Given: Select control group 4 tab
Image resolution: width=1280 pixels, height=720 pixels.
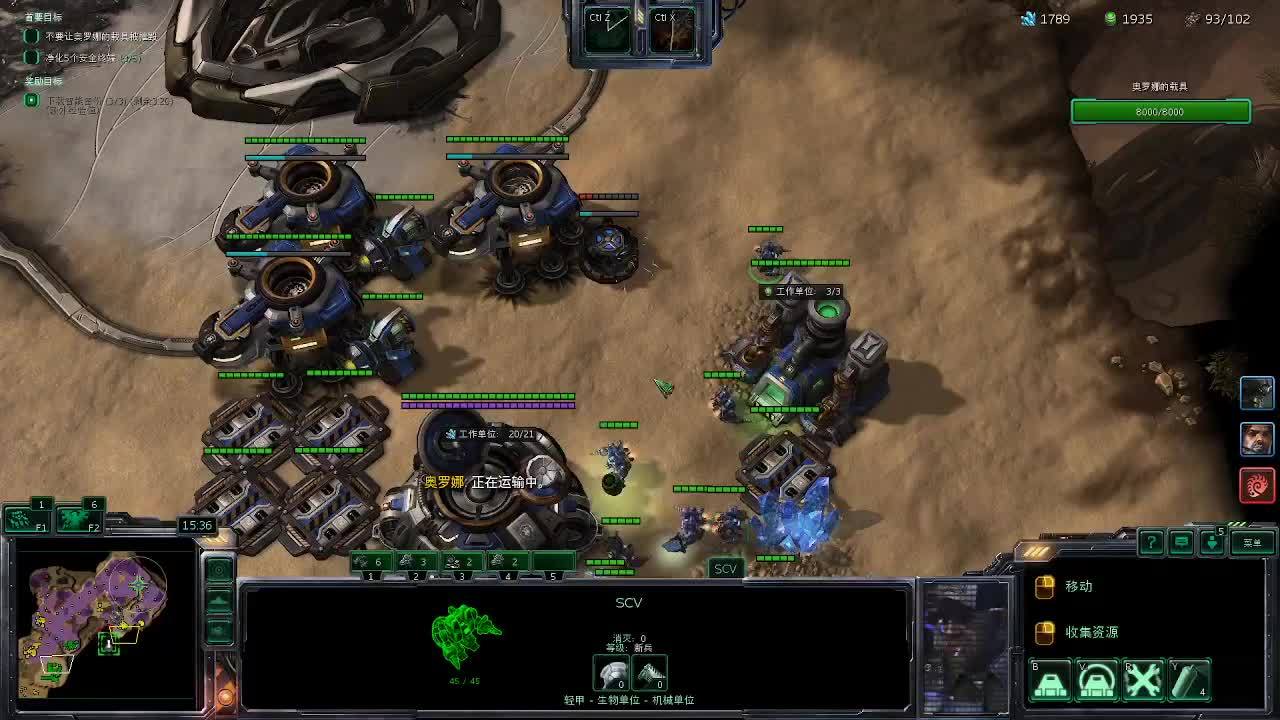Looking at the screenshot, I should tap(509, 563).
